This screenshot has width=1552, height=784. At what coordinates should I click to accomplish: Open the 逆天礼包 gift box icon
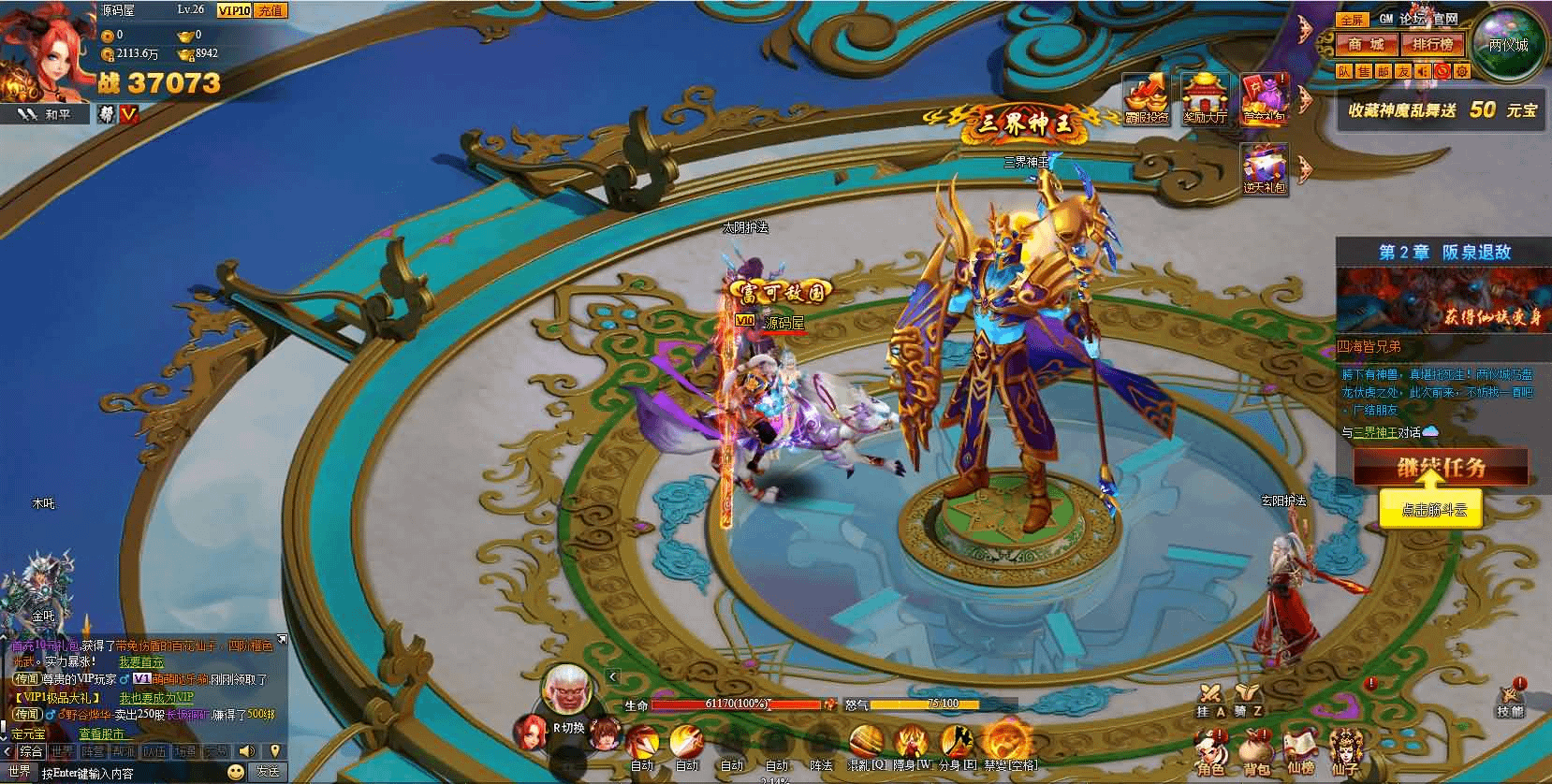(x=1265, y=170)
